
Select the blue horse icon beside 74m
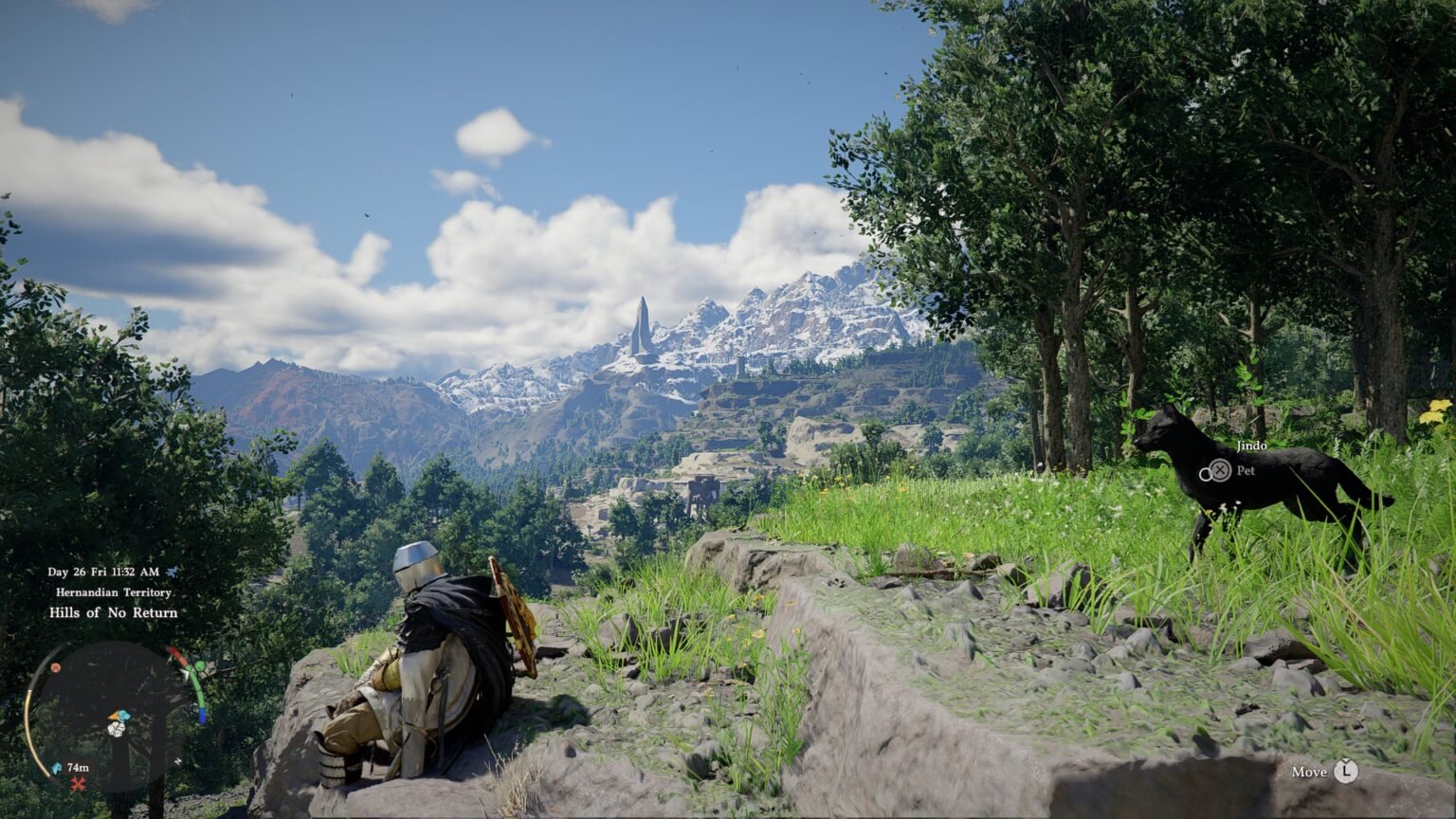point(56,768)
